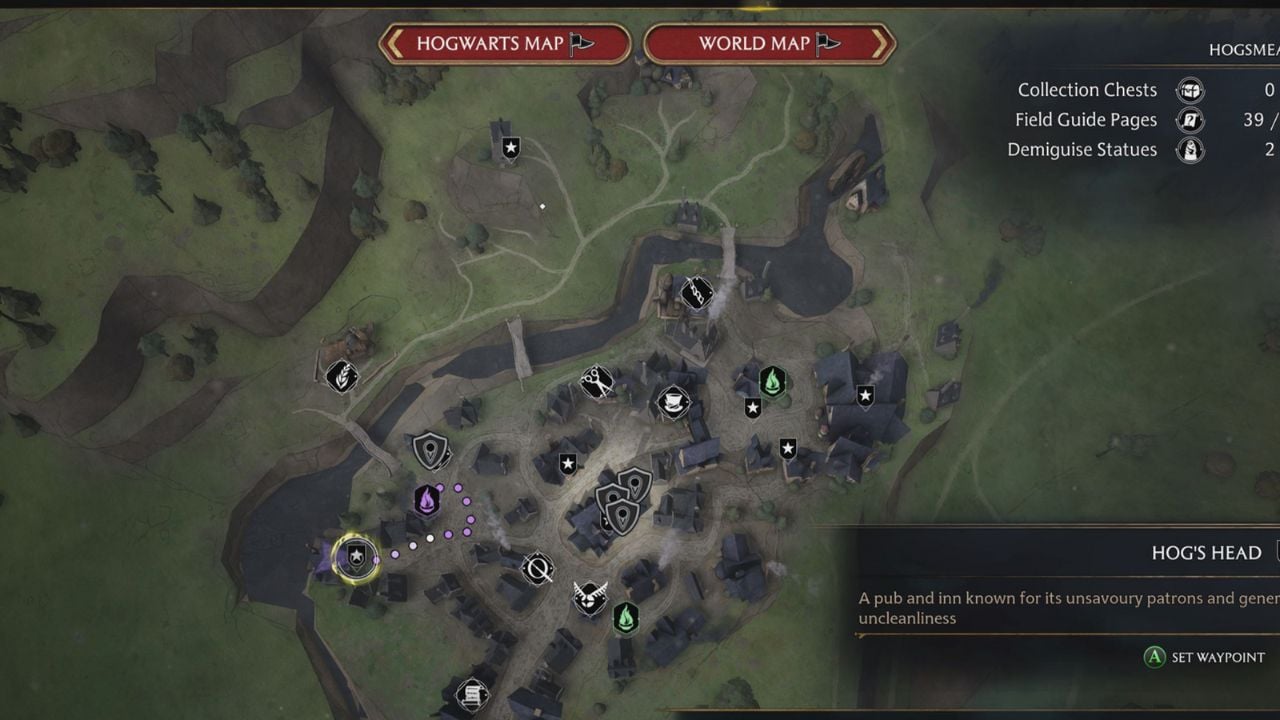This screenshot has height=720, width=1280.
Task: Select the highlighted Hog's Head marker
Action: click(355, 556)
